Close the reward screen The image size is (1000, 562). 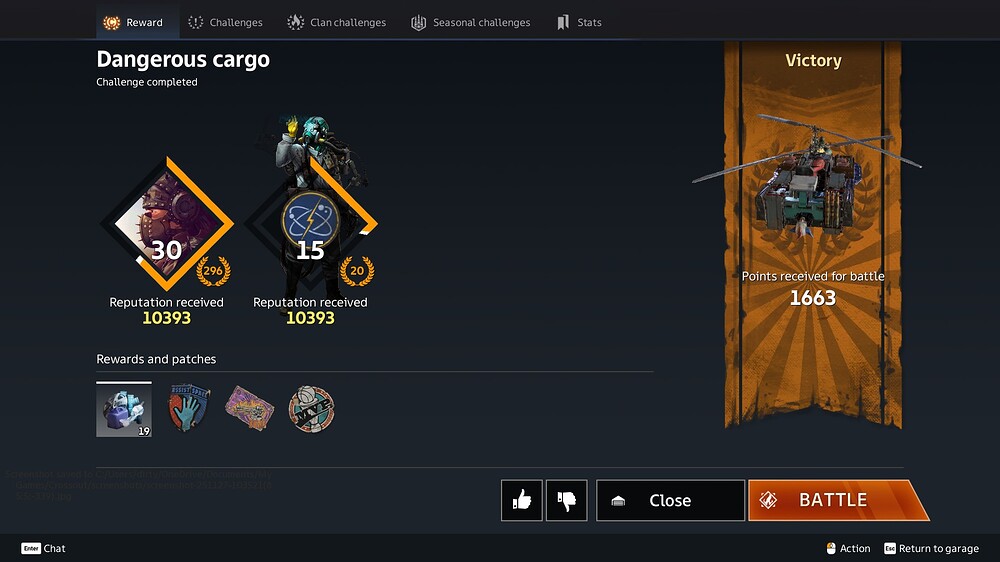(670, 500)
